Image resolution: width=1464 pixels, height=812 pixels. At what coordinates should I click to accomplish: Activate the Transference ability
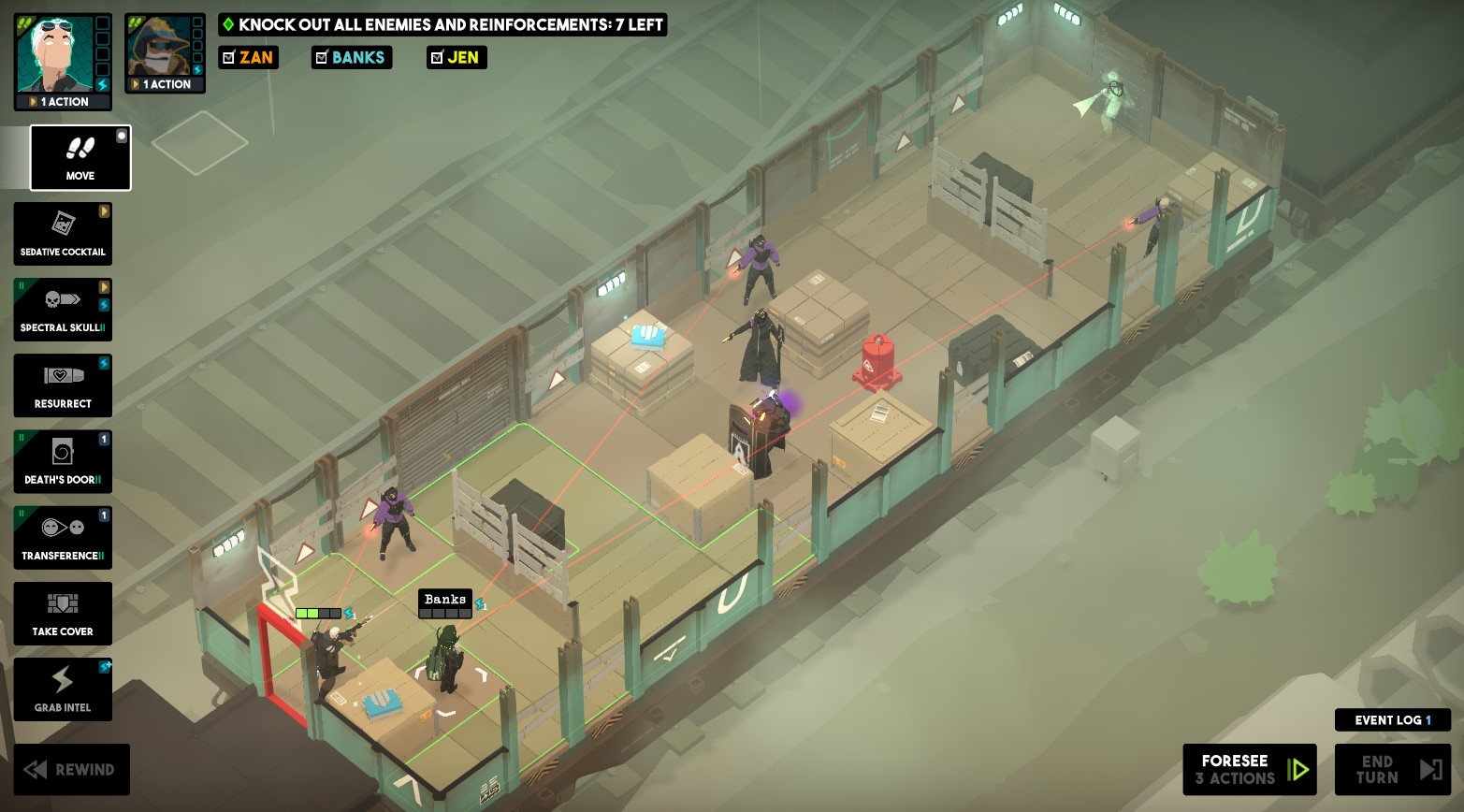tap(63, 537)
